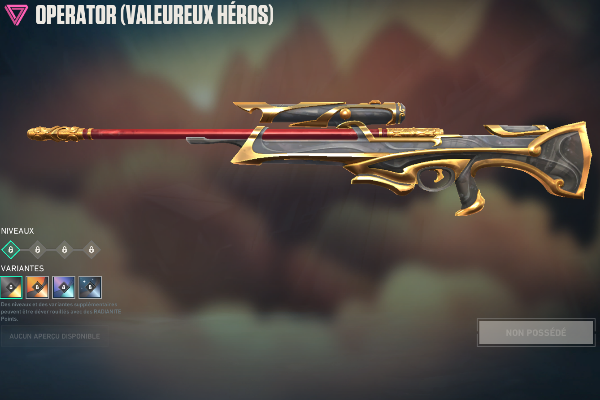
Task: Choose the grey and gold variant swatch
Action: tap(11, 288)
